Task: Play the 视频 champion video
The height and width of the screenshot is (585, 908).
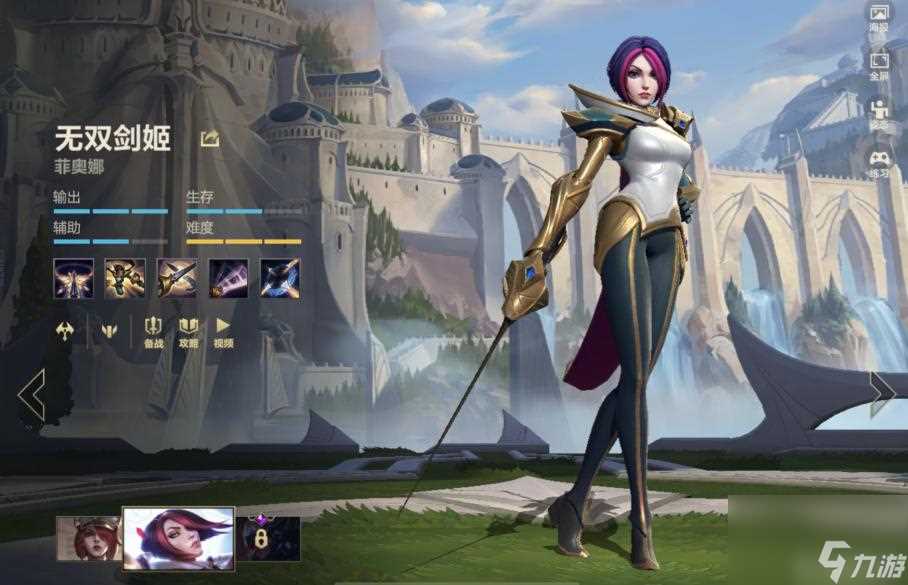Action: 223,331
